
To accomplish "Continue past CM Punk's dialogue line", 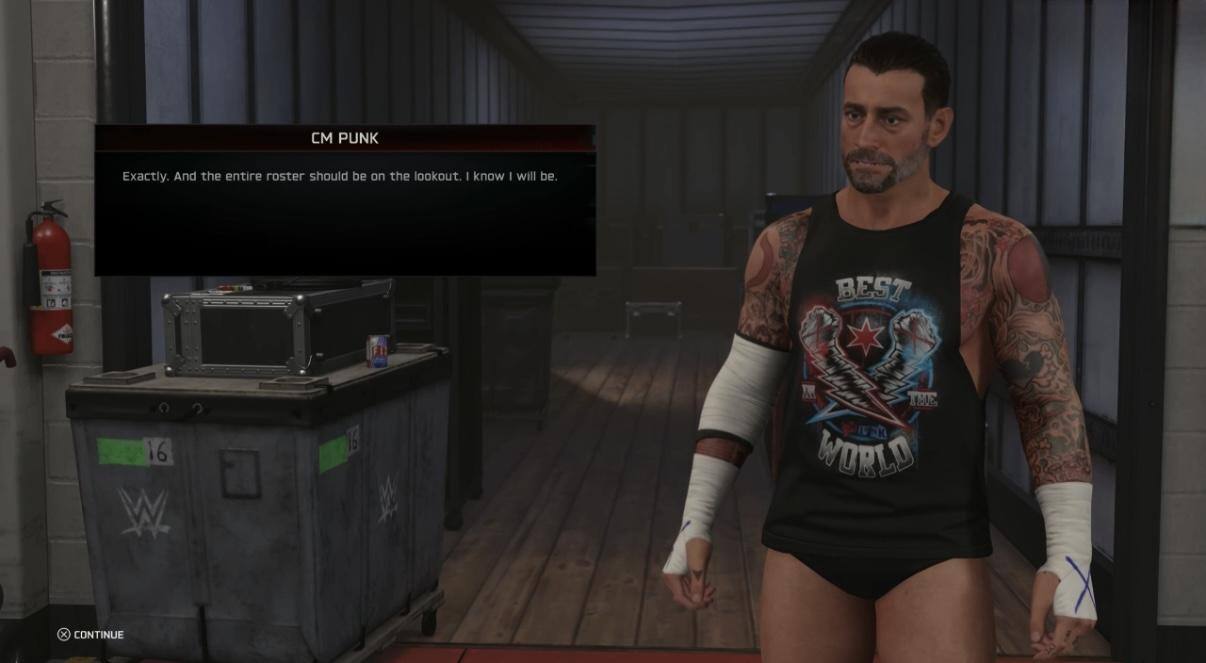I will (x=90, y=634).
